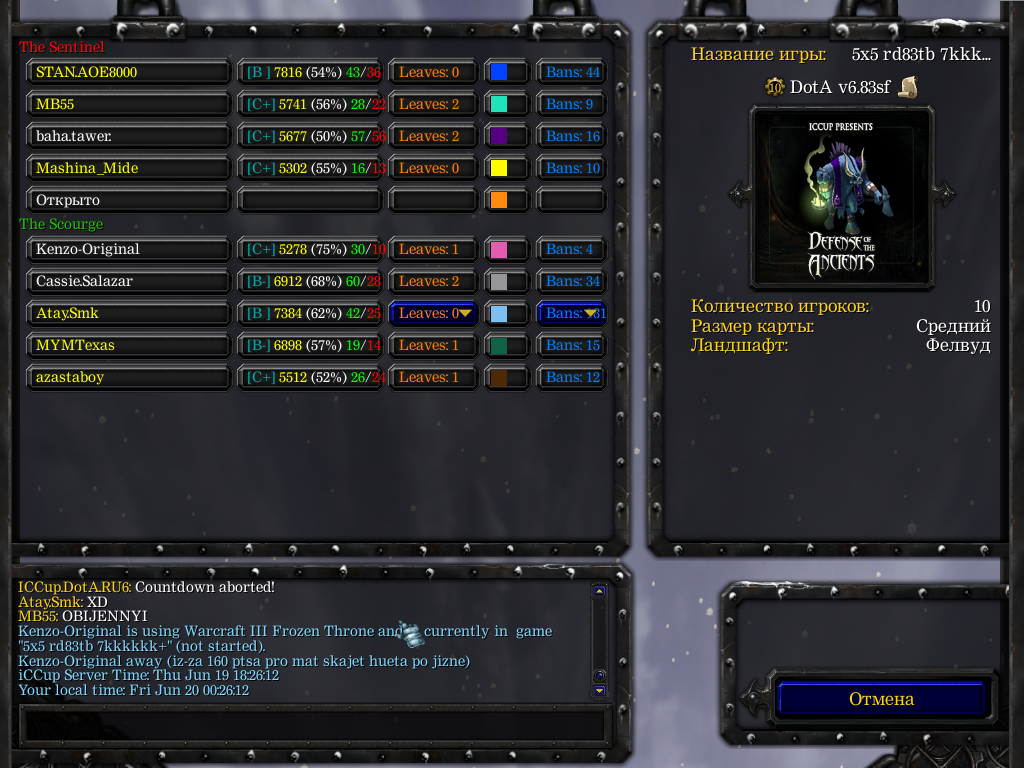Choose the orange color swatch on the open slot
Image resolution: width=1024 pixels, height=768 pixels.
coord(499,200)
